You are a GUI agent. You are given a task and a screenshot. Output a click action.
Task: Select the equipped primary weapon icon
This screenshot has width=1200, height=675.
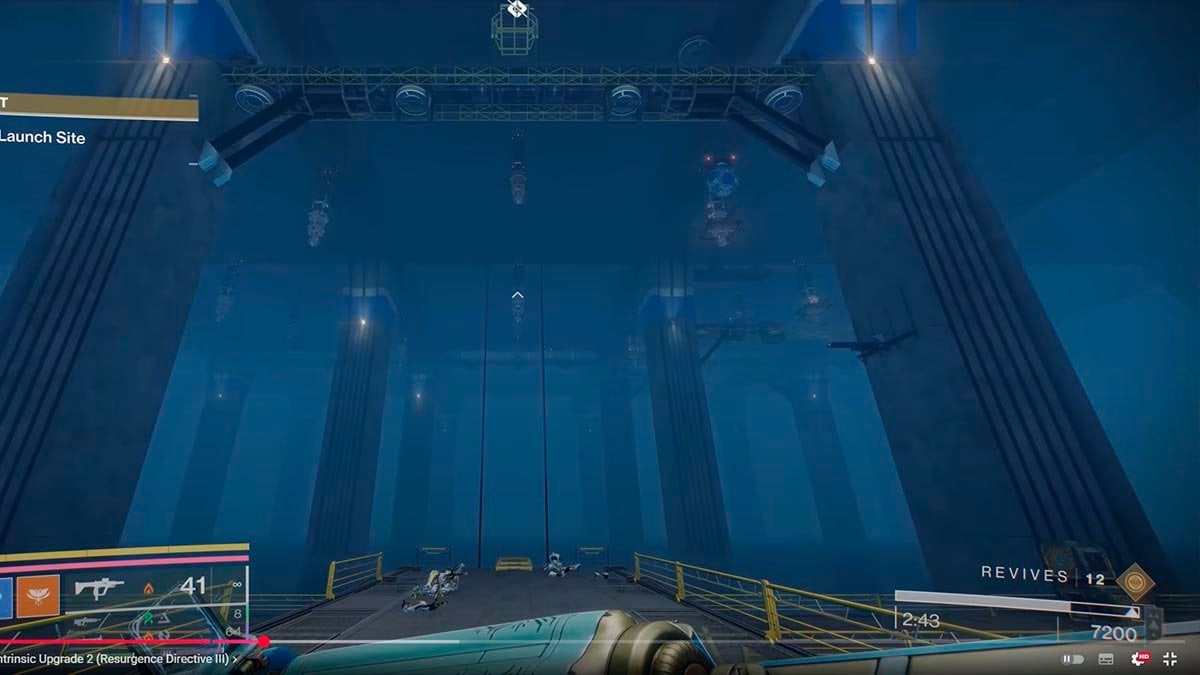click(x=99, y=588)
